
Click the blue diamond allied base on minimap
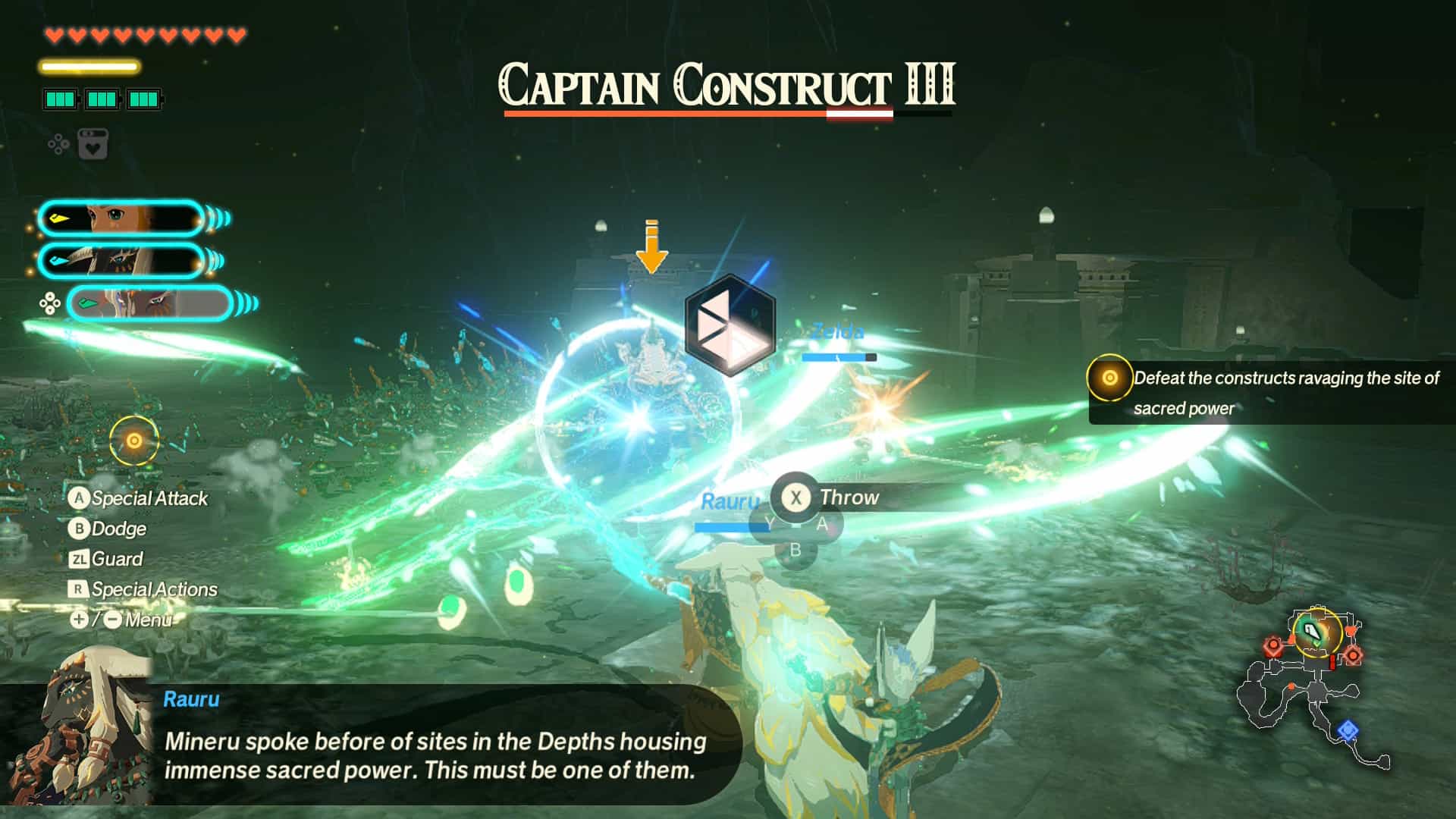(1347, 730)
